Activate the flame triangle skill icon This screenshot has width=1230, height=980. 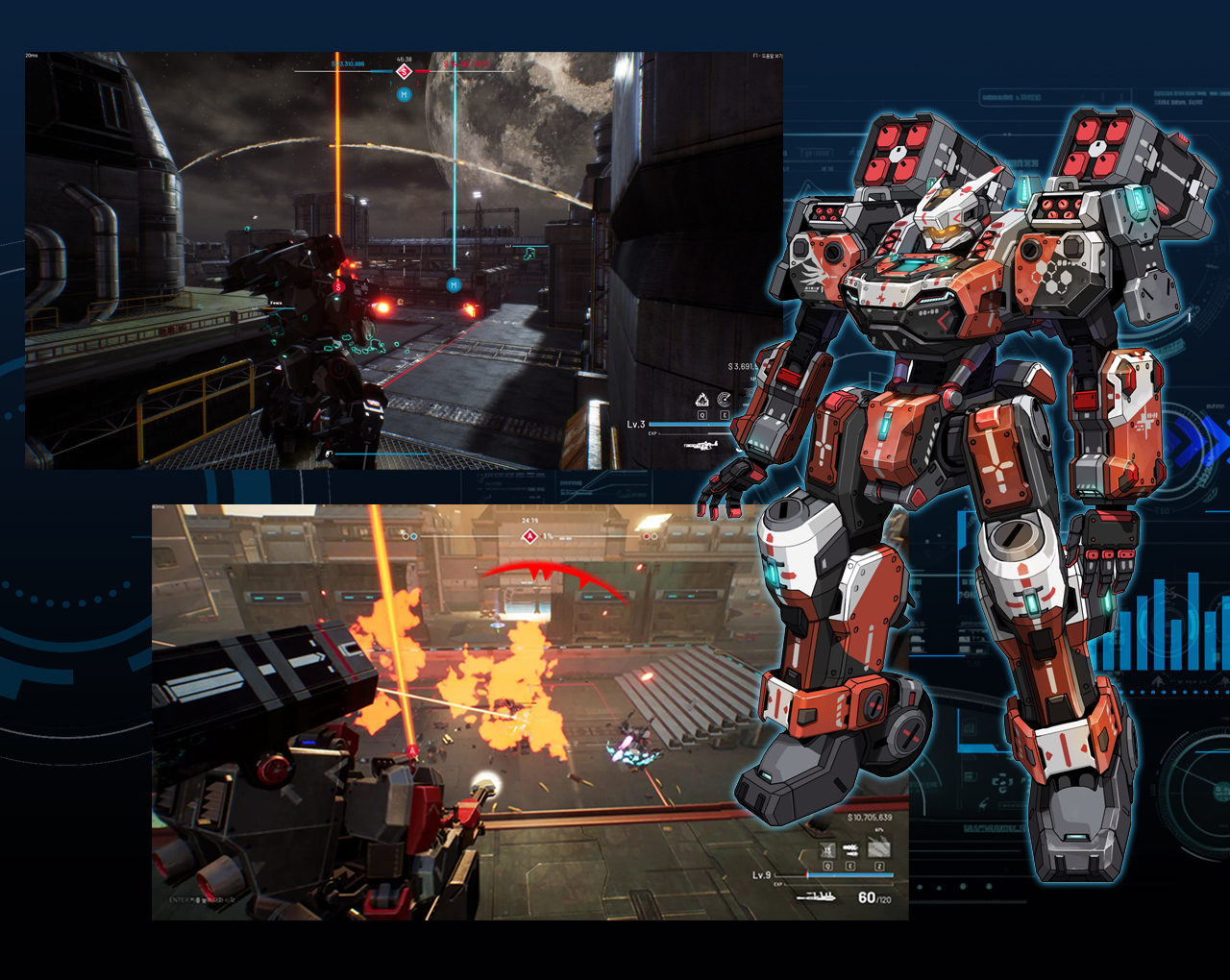click(702, 400)
